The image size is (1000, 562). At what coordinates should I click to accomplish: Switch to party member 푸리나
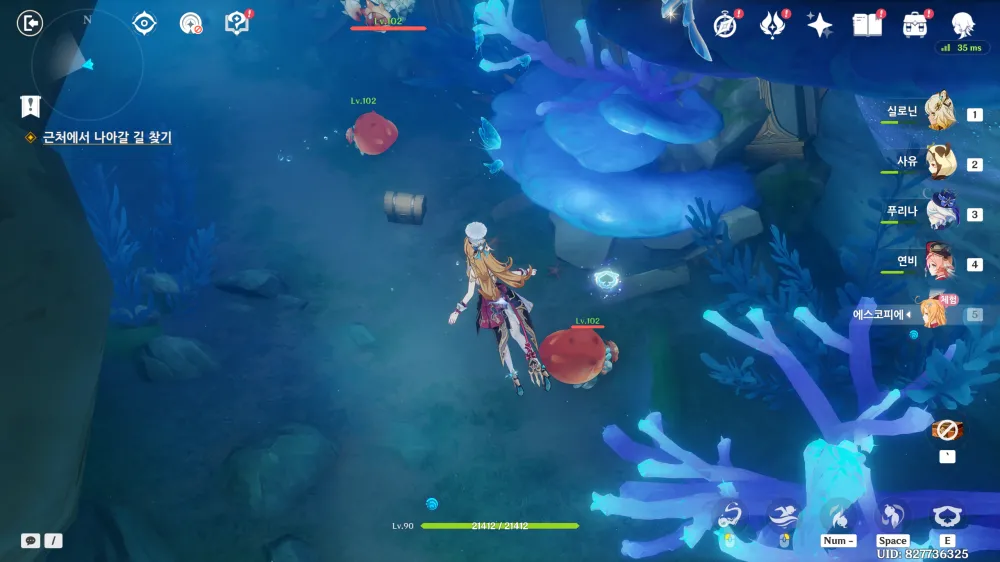point(940,212)
